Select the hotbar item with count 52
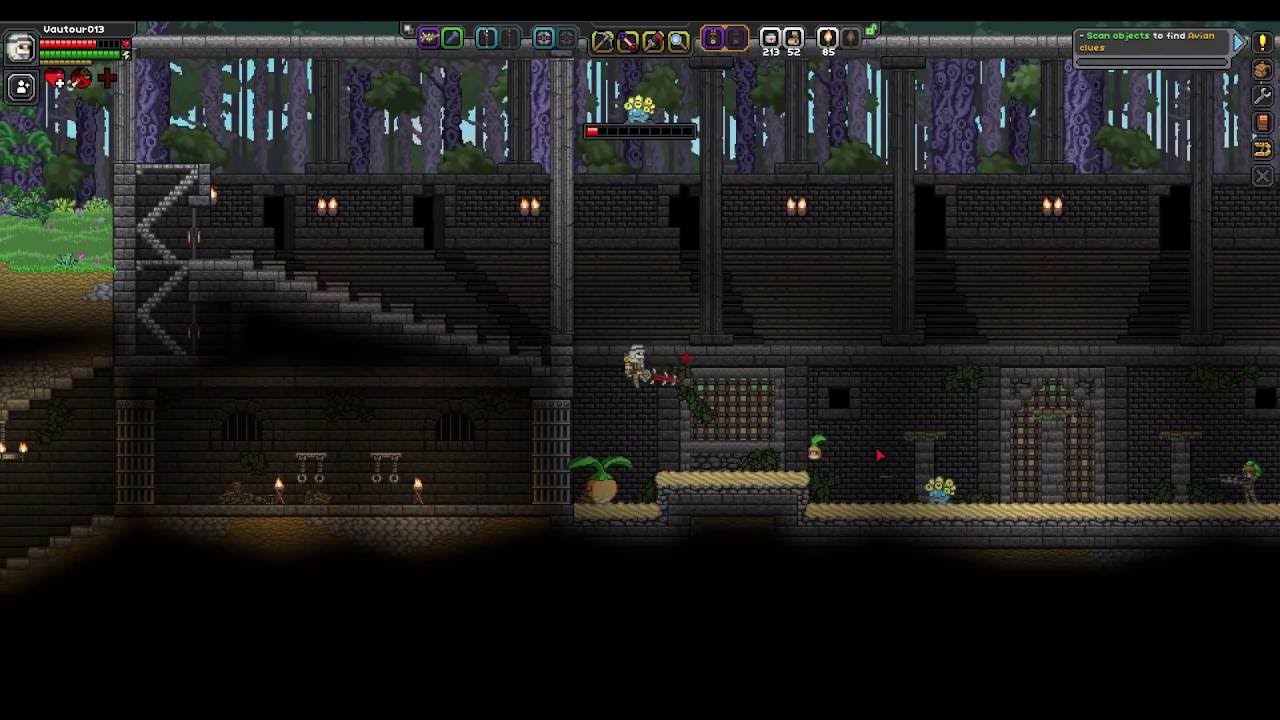This screenshot has height=720, width=1280. (x=794, y=39)
